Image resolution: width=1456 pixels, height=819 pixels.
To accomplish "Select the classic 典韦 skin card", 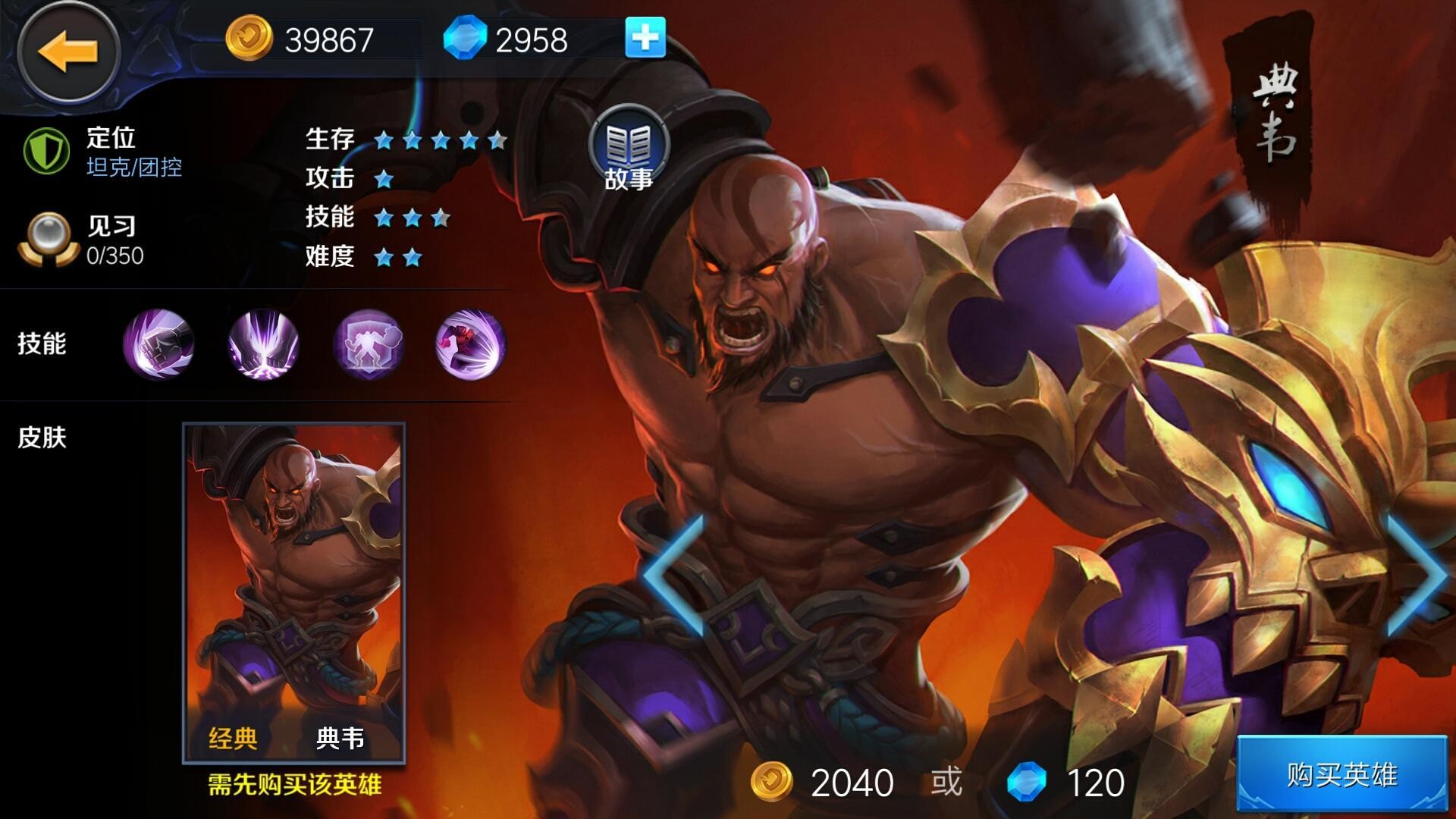I will [294, 593].
